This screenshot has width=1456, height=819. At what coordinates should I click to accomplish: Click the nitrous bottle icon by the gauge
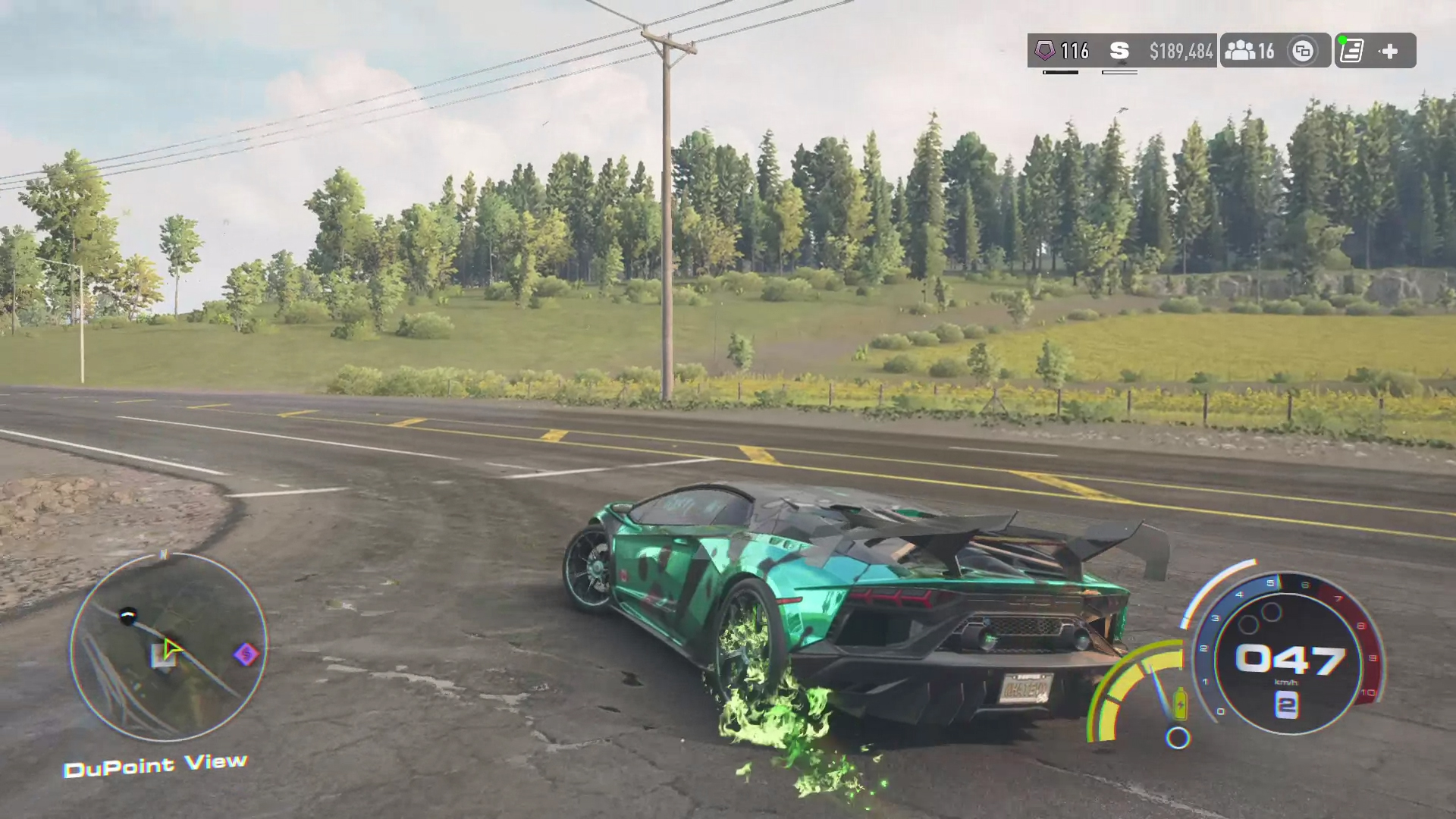1180,703
